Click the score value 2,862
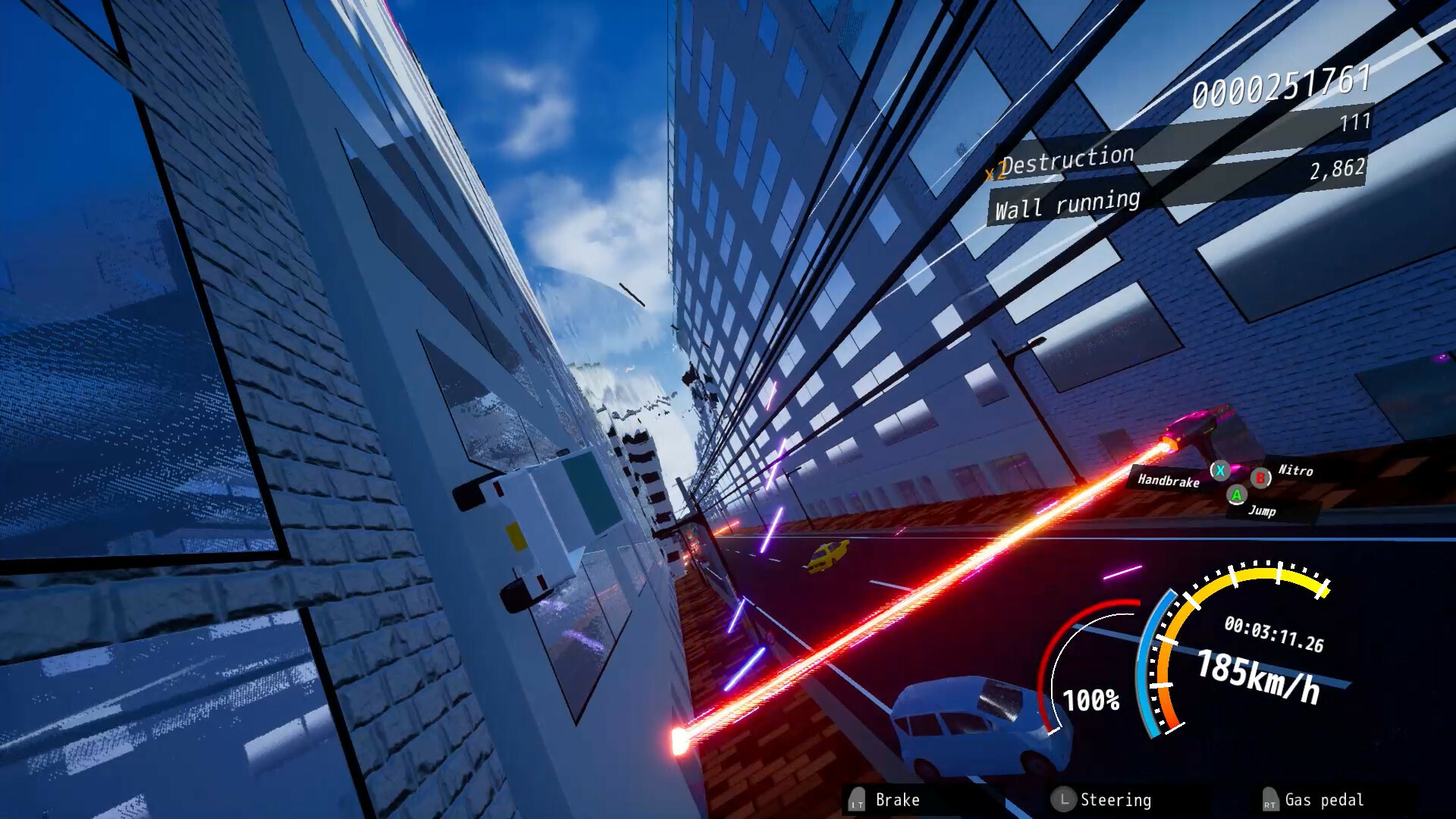1456x819 pixels. 1338,170
